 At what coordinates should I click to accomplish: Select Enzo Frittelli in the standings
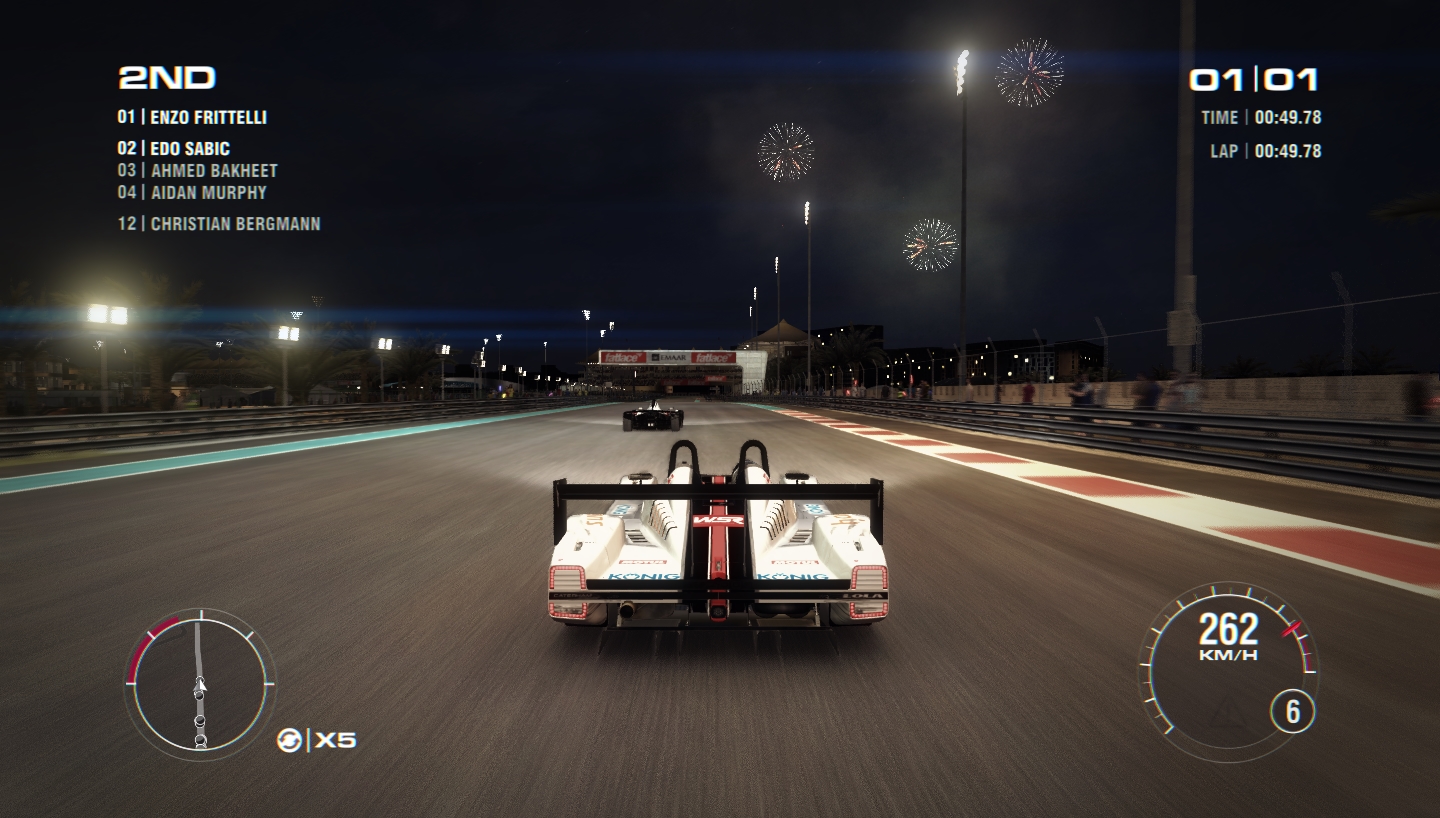[192, 117]
